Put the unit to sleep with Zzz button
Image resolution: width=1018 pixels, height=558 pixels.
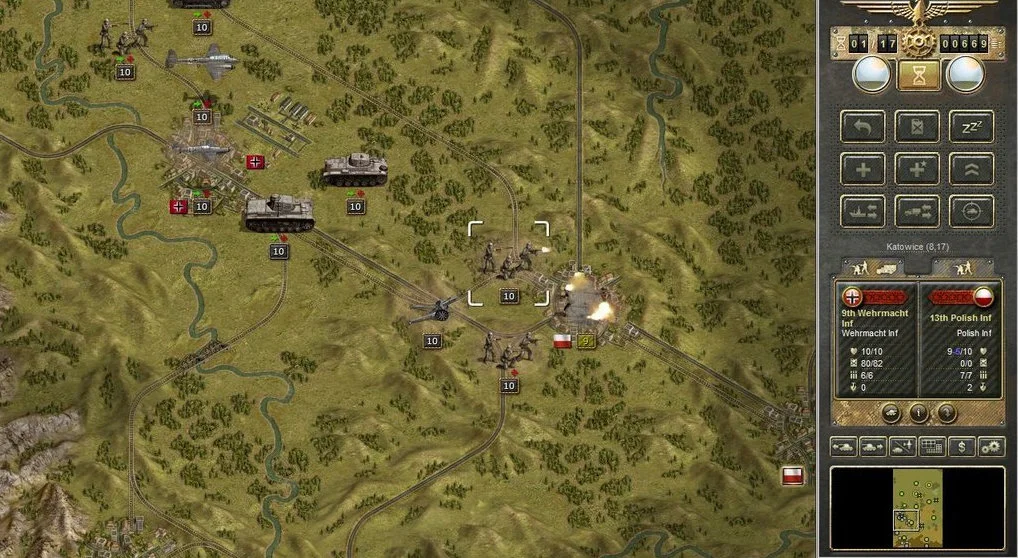click(x=970, y=127)
